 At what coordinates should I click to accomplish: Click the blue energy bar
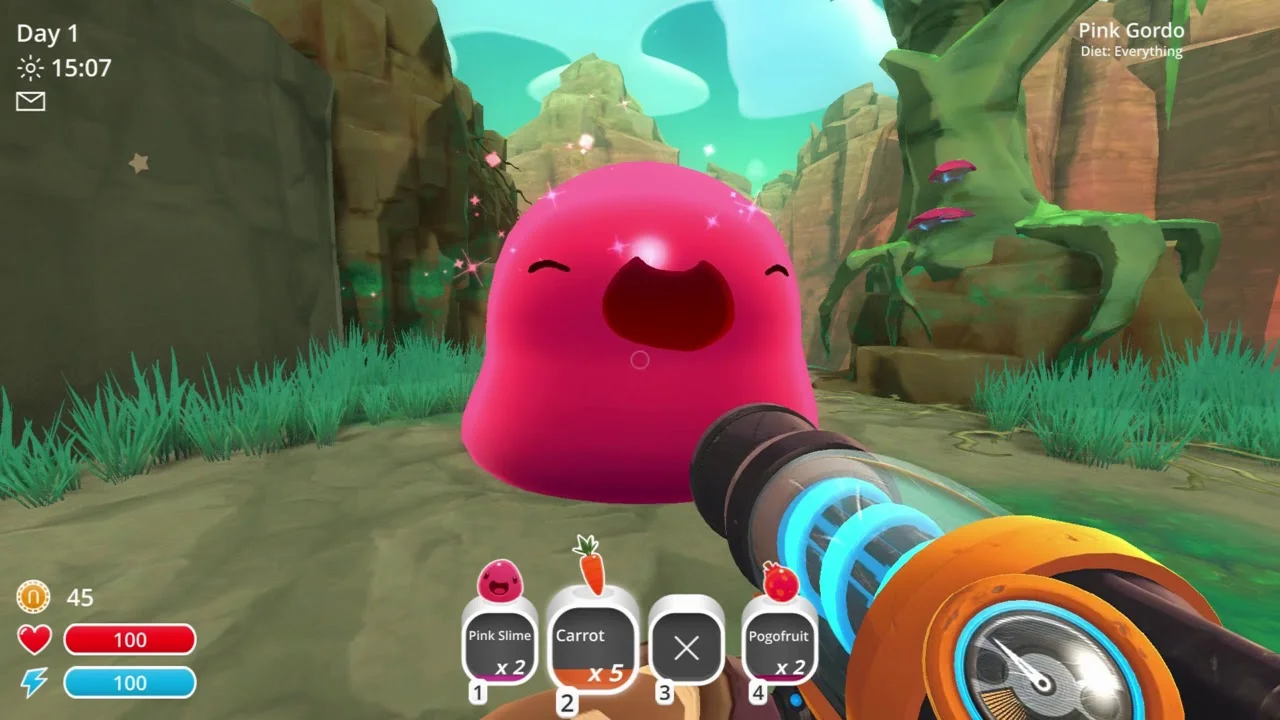click(130, 682)
